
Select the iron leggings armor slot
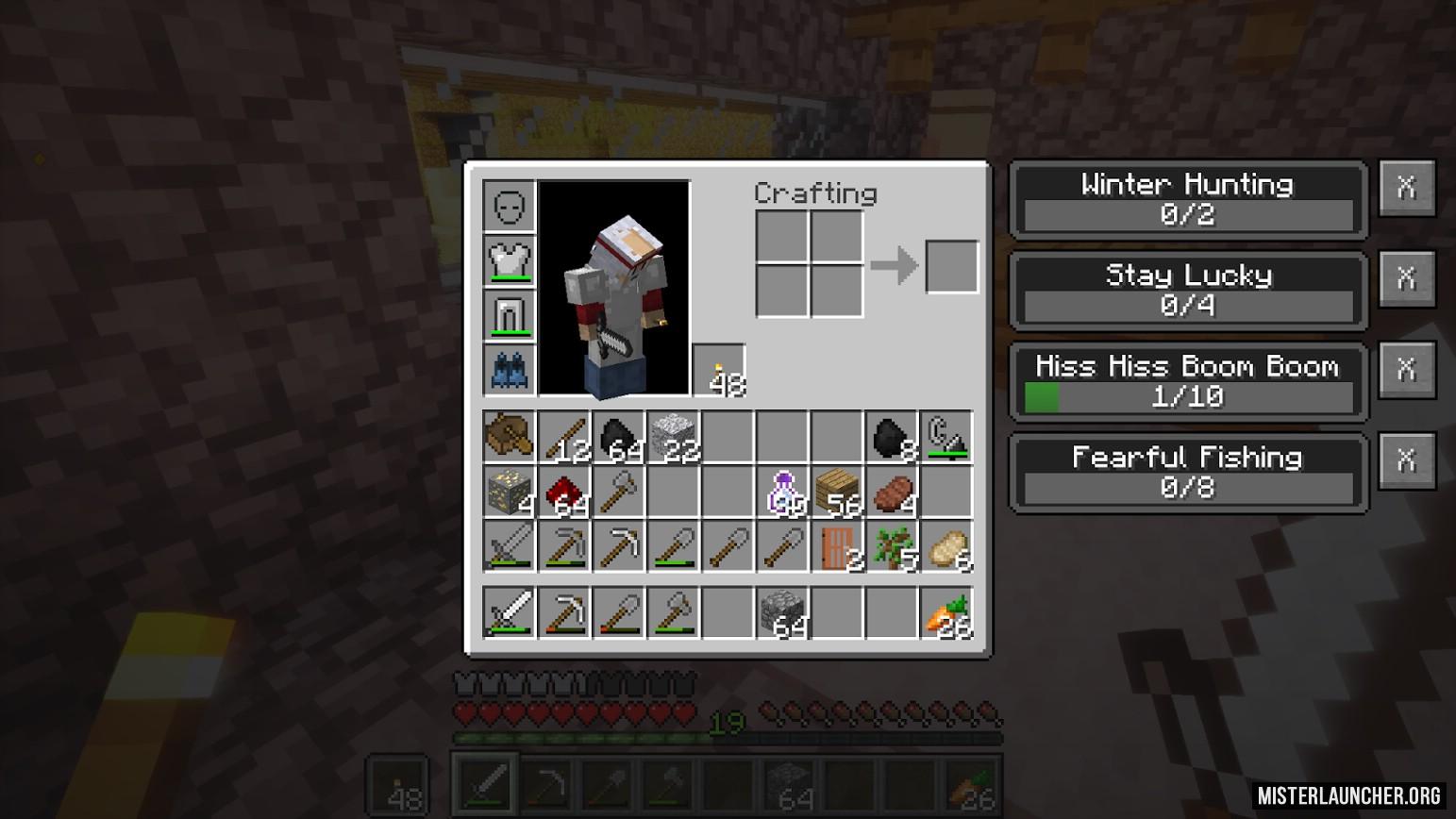point(510,314)
